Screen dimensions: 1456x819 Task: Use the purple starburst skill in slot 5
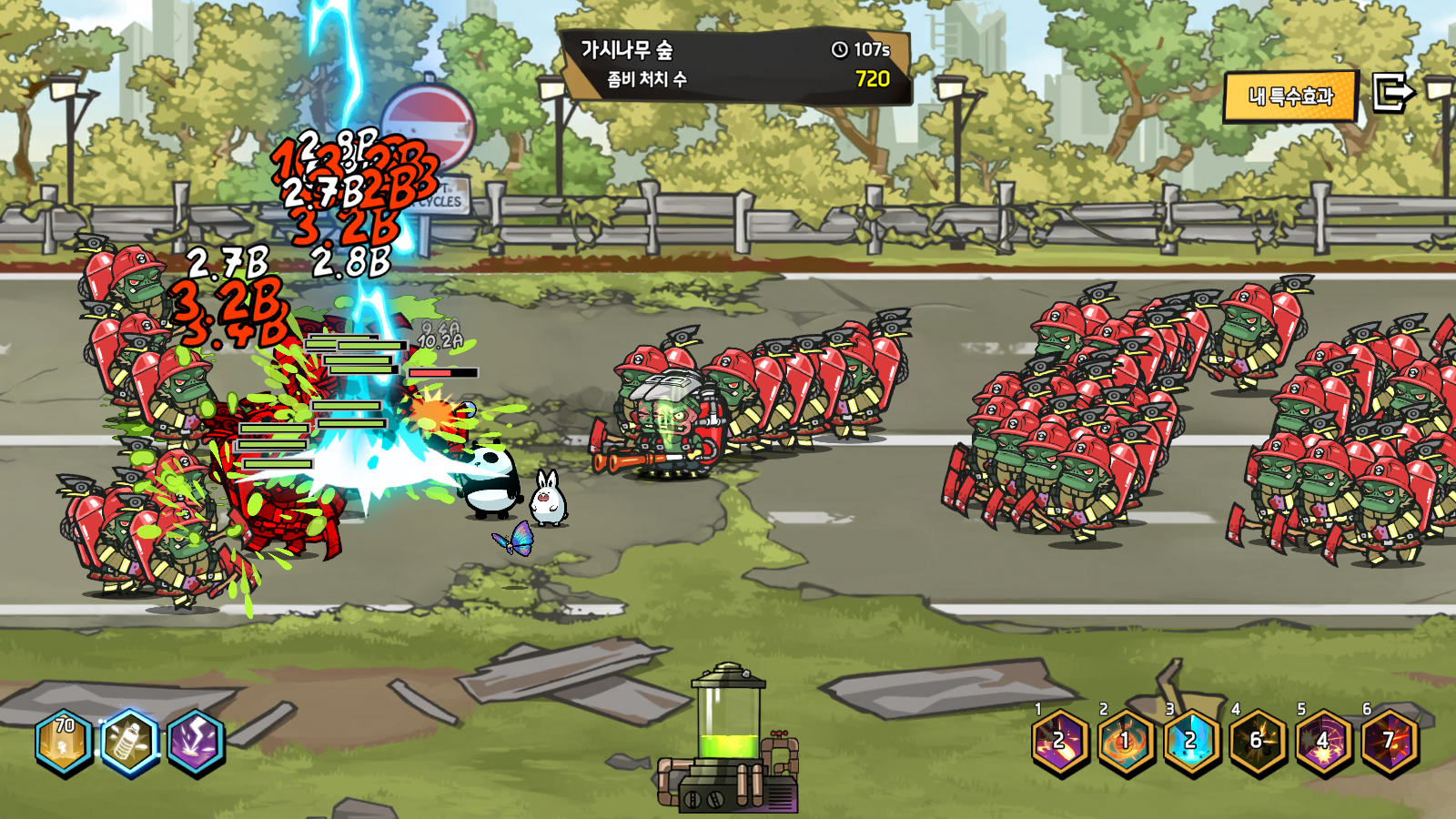pos(1323,742)
